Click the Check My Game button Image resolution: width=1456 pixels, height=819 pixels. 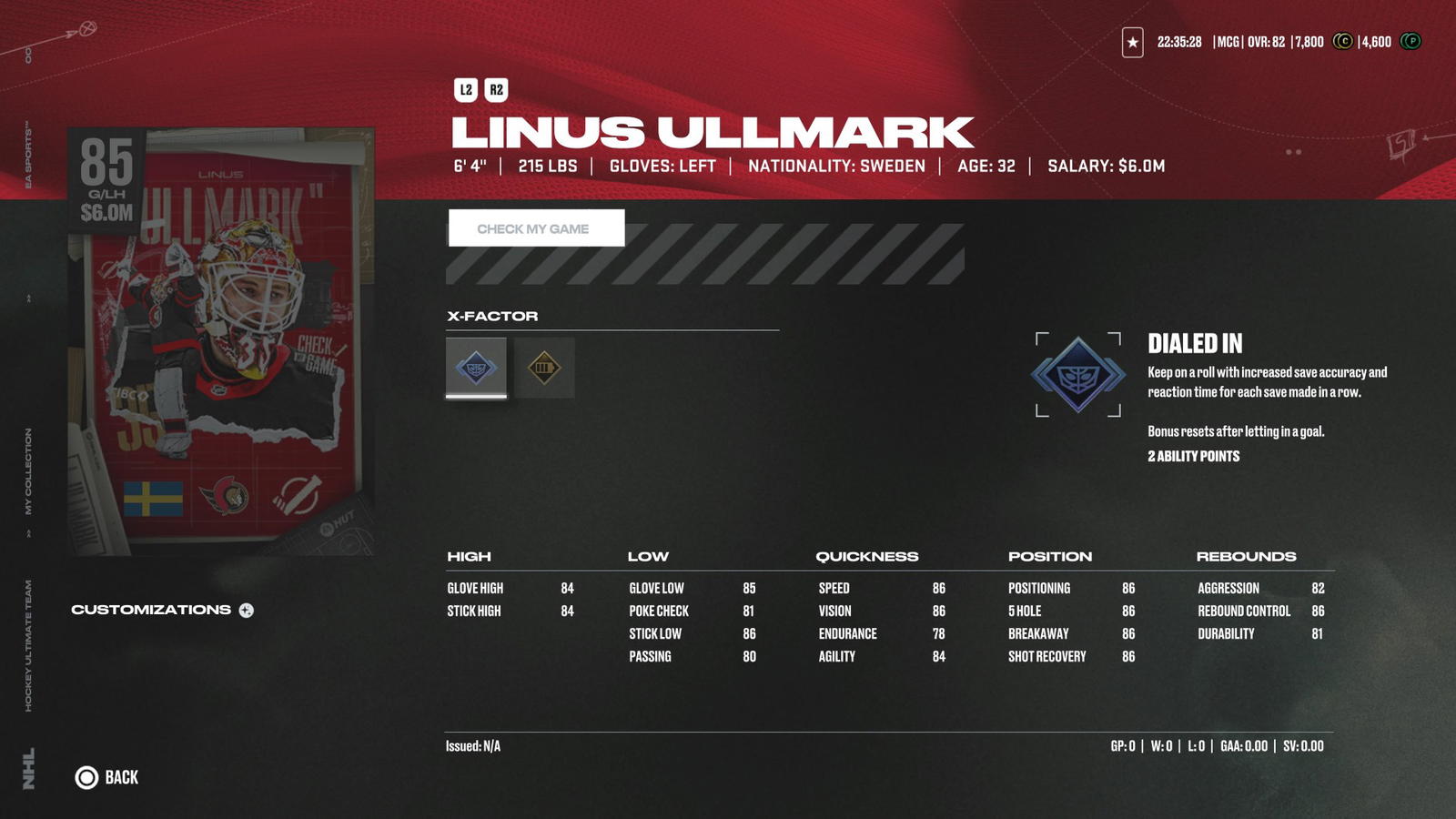pos(534,228)
